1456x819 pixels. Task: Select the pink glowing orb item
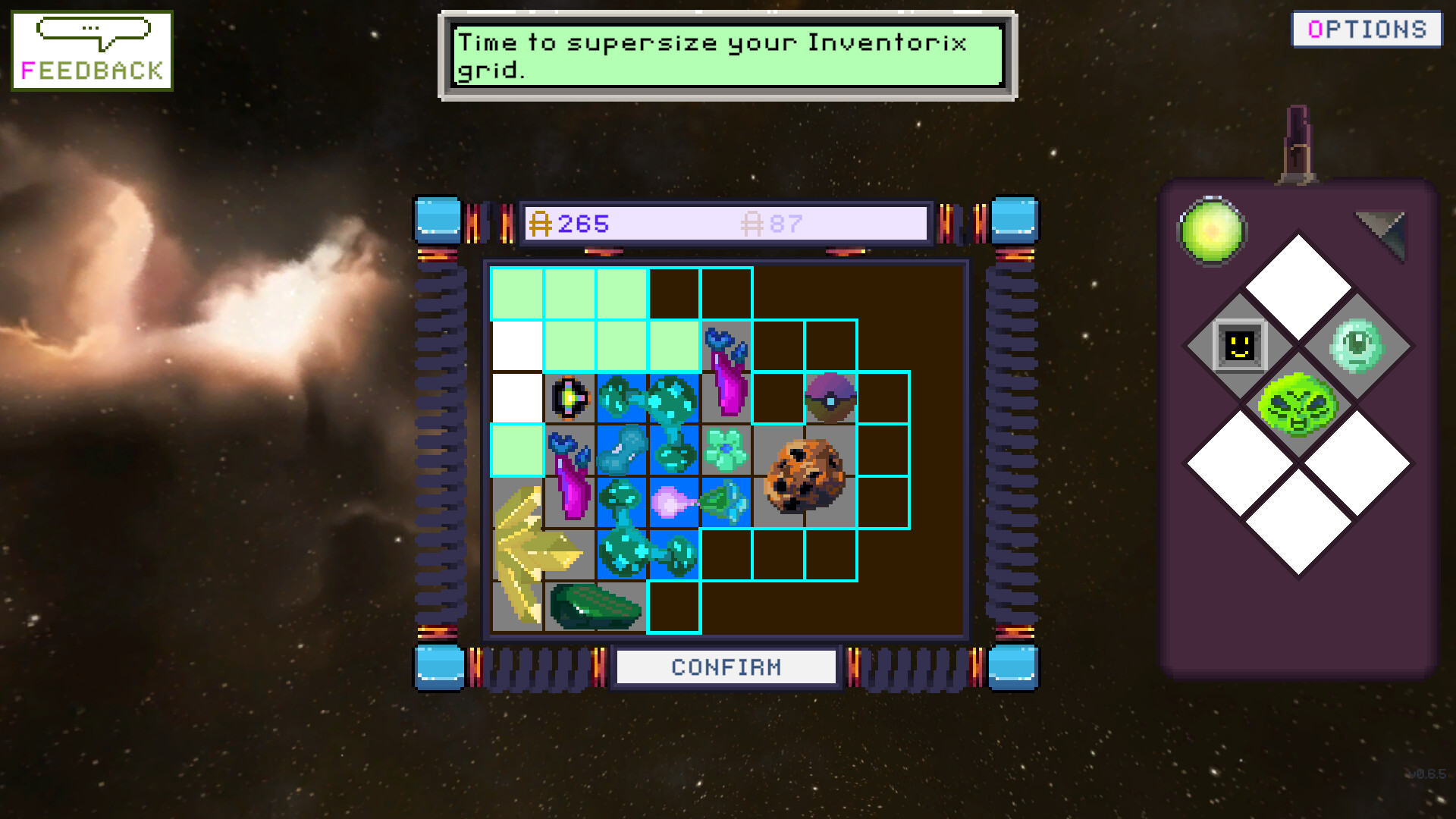[670, 502]
